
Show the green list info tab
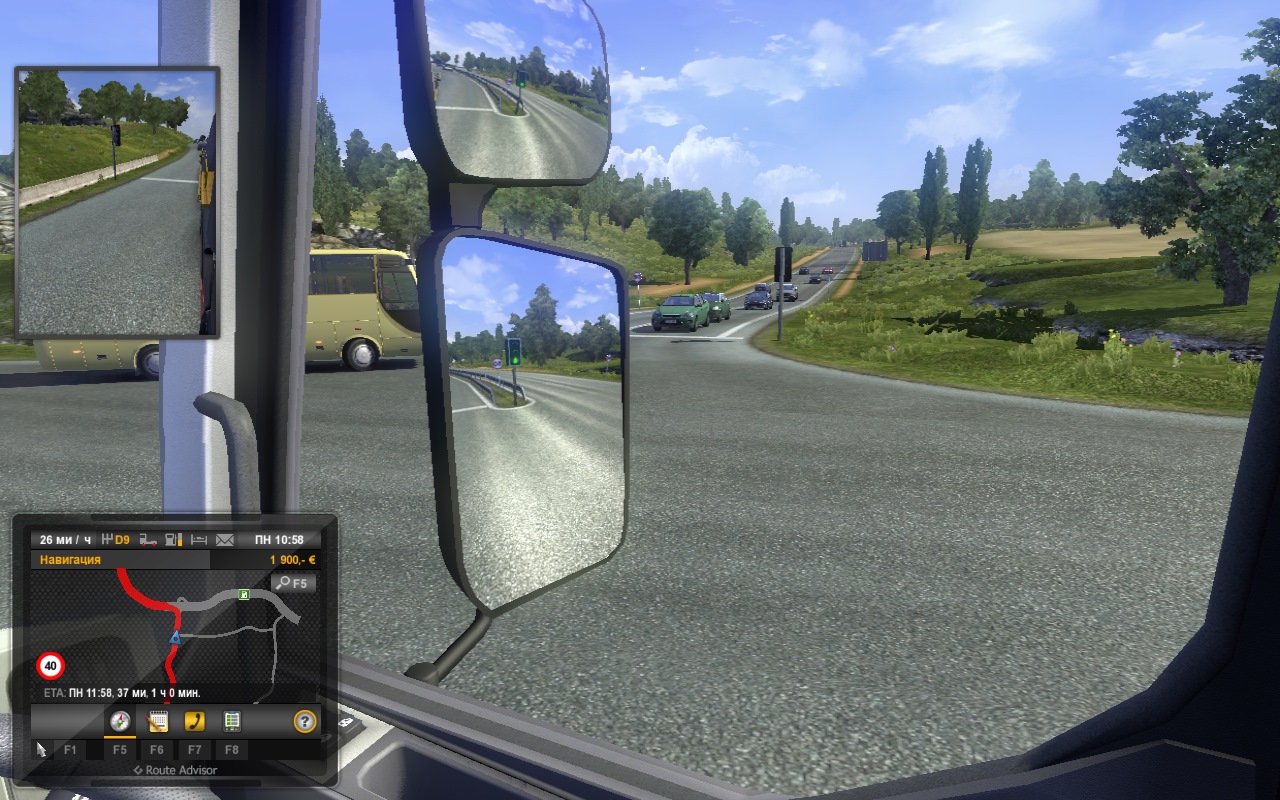pos(231,721)
